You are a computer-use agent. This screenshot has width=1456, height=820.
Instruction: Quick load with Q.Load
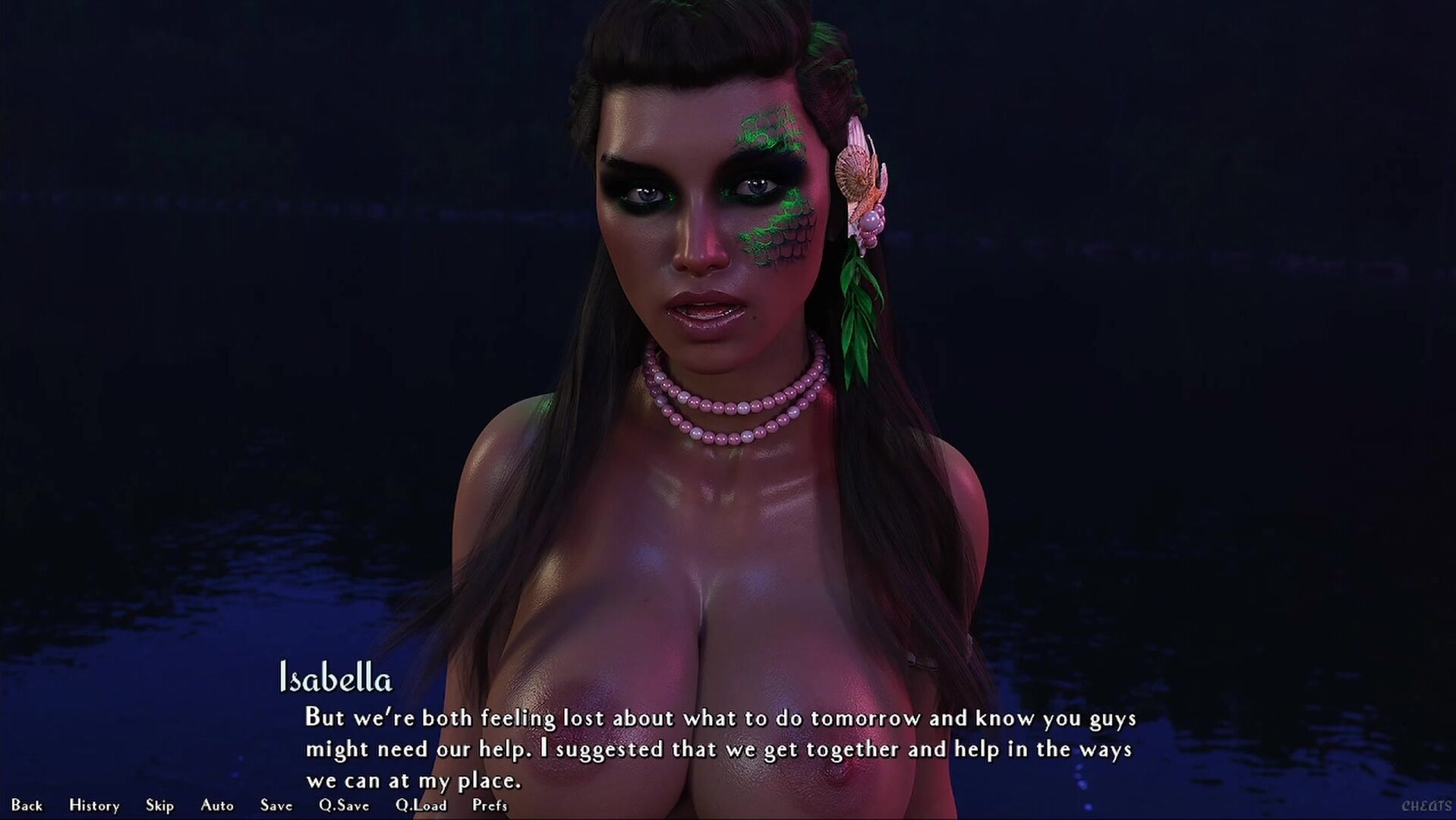[x=421, y=806]
